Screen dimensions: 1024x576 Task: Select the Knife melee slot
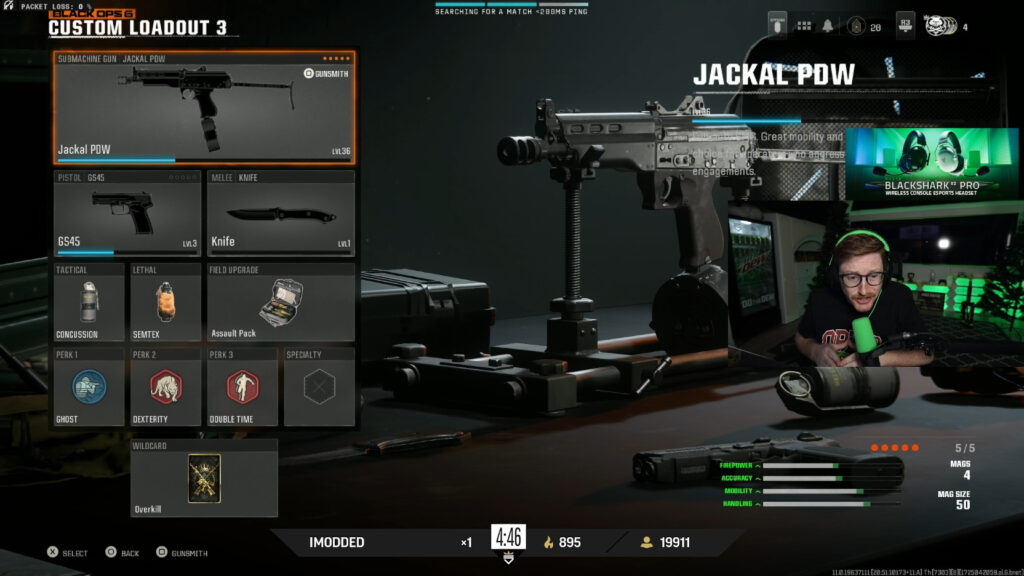pyautogui.click(x=280, y=213)
